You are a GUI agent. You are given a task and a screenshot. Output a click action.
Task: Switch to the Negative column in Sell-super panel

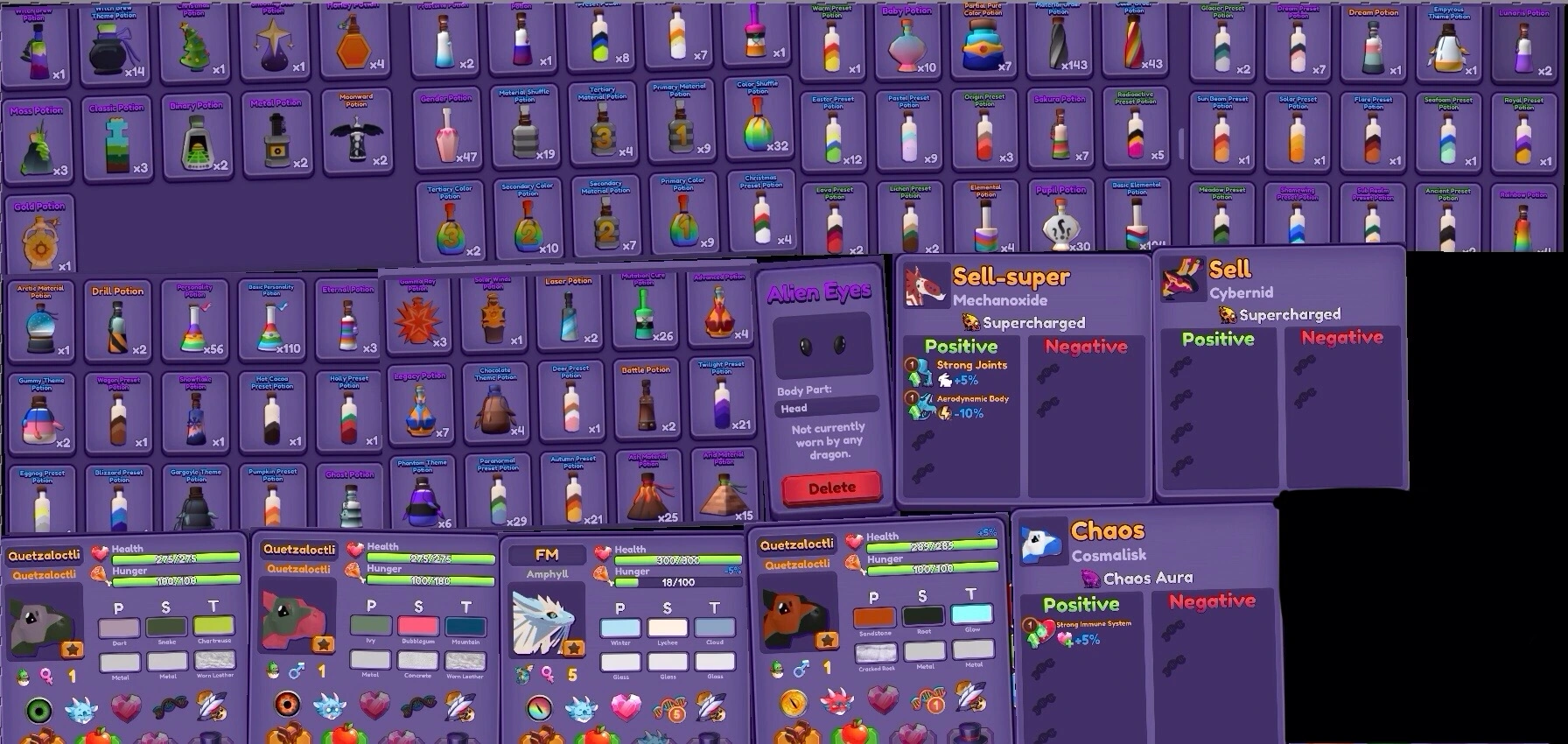click(1085, 347)
